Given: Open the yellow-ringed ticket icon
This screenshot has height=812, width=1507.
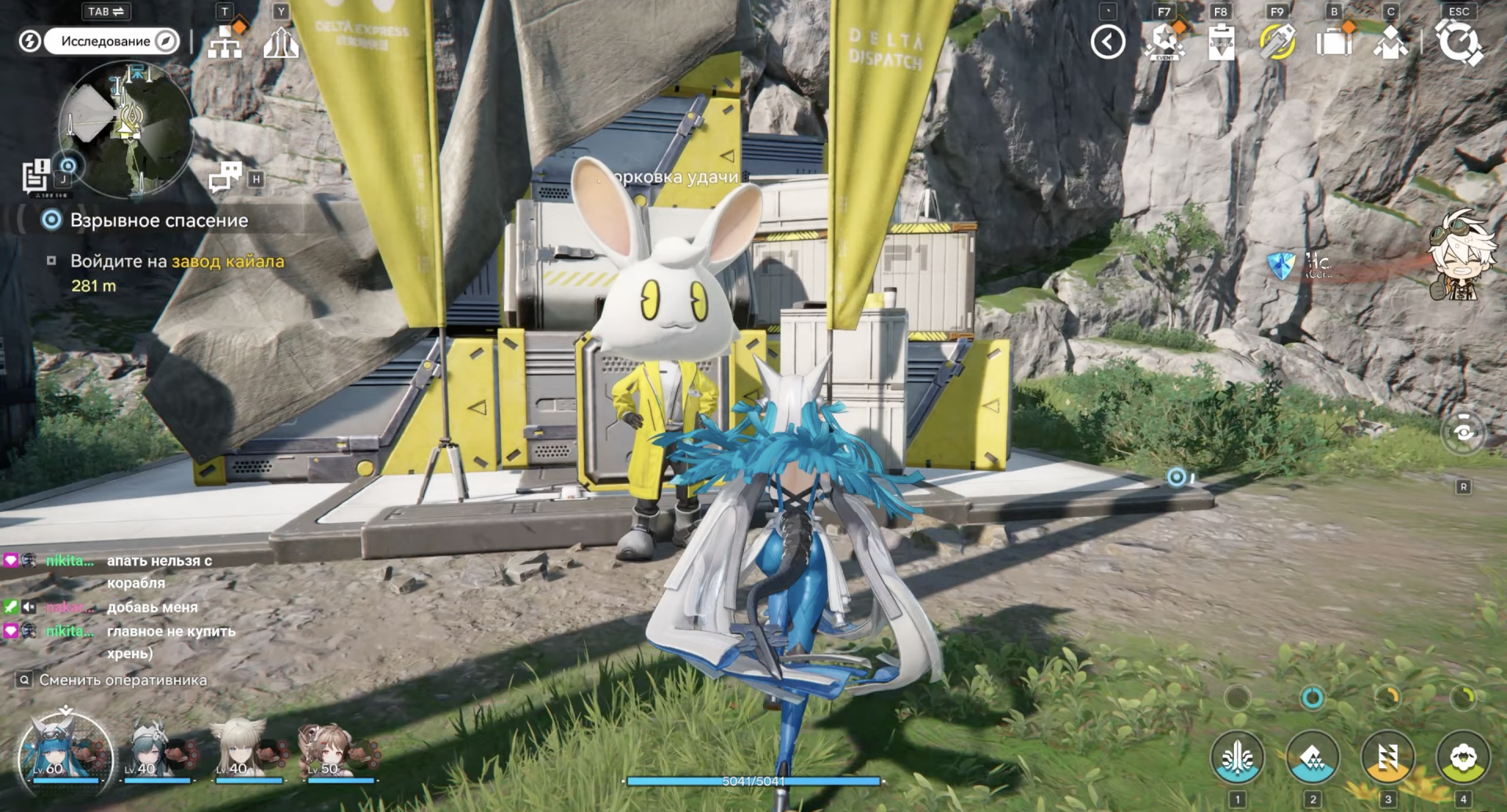Looking at the screenshot, I should [x=1277, y=42].
